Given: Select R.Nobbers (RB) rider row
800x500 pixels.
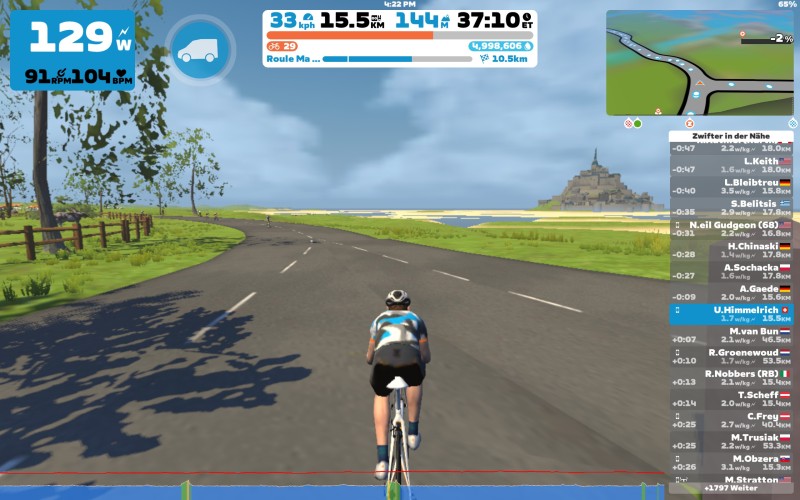Looking at the screenshot, I should (731, 378).
